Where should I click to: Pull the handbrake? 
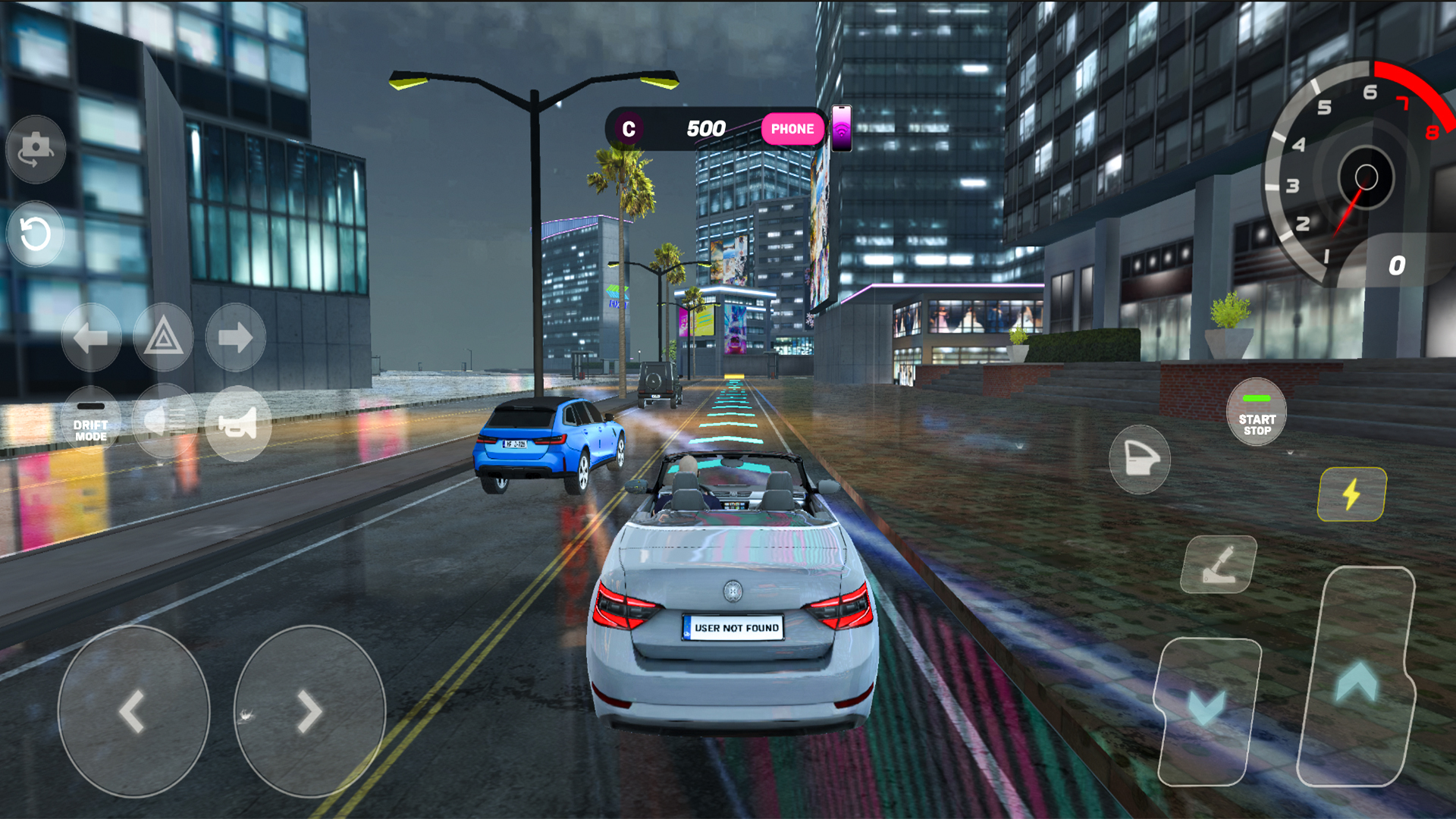pyautogui.click(x=1219, y=565)
